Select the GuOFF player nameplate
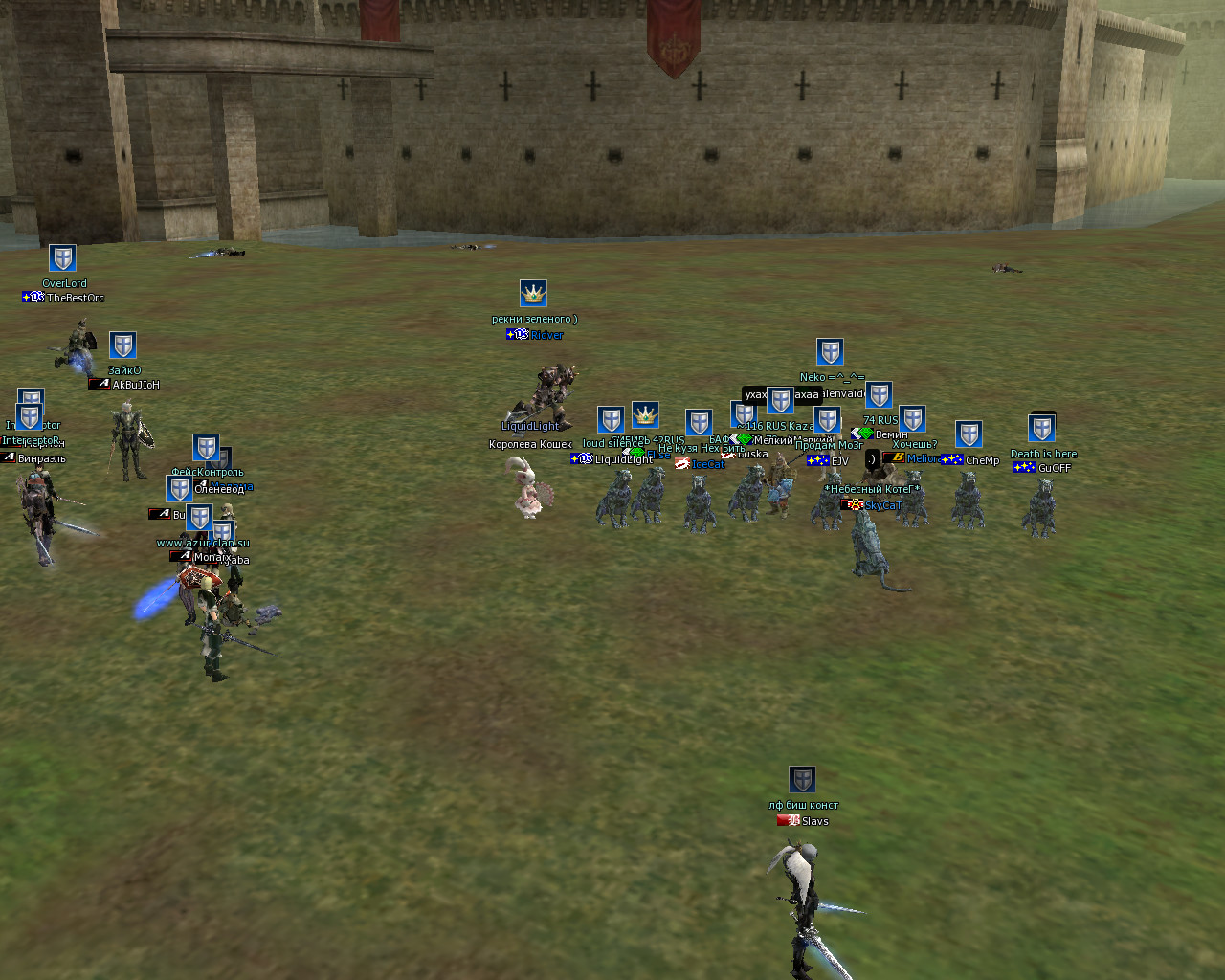The image size is (1225, 980). pos(1053,468)
